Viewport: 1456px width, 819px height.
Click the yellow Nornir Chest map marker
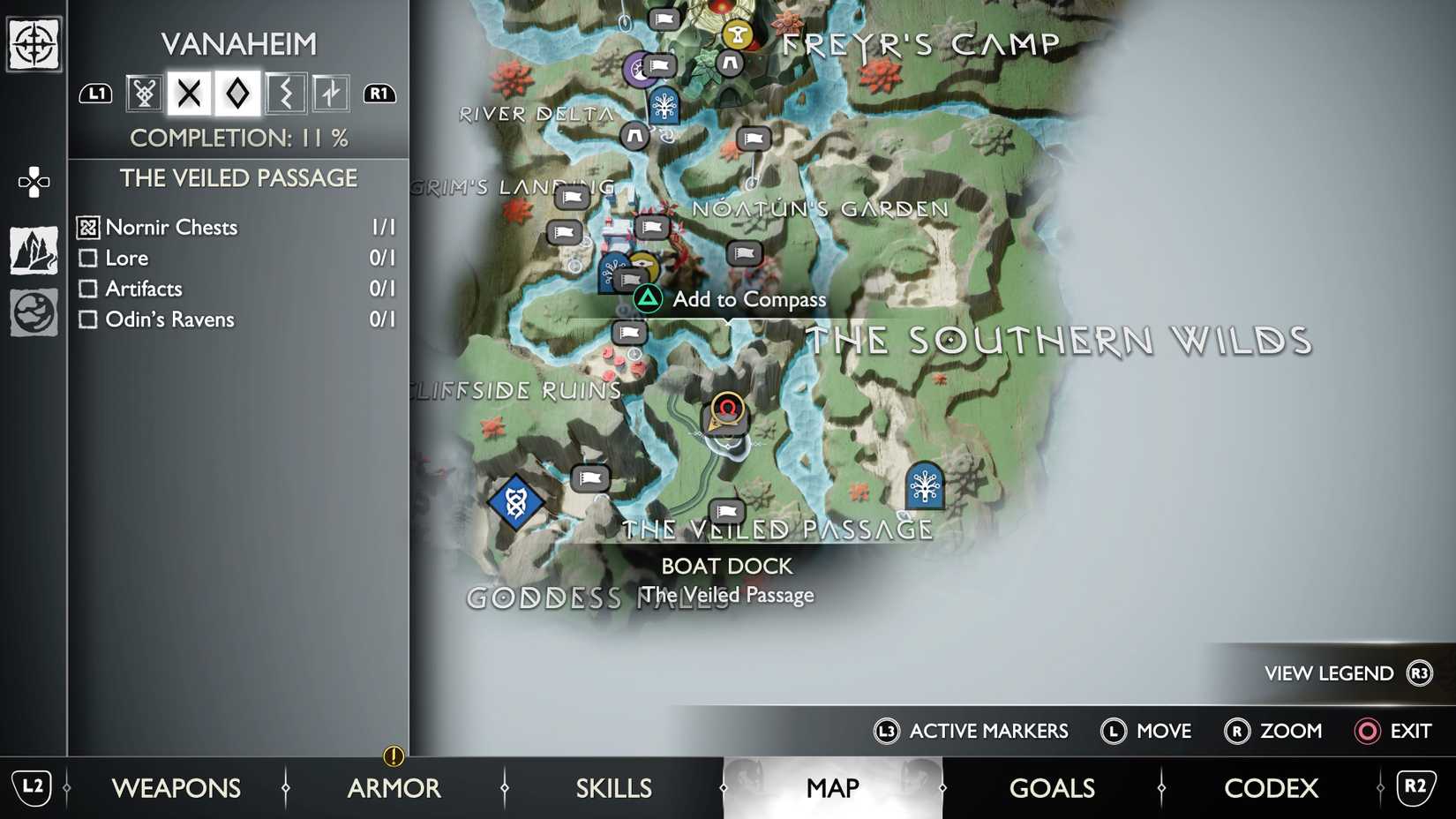[x=645, y=262]
